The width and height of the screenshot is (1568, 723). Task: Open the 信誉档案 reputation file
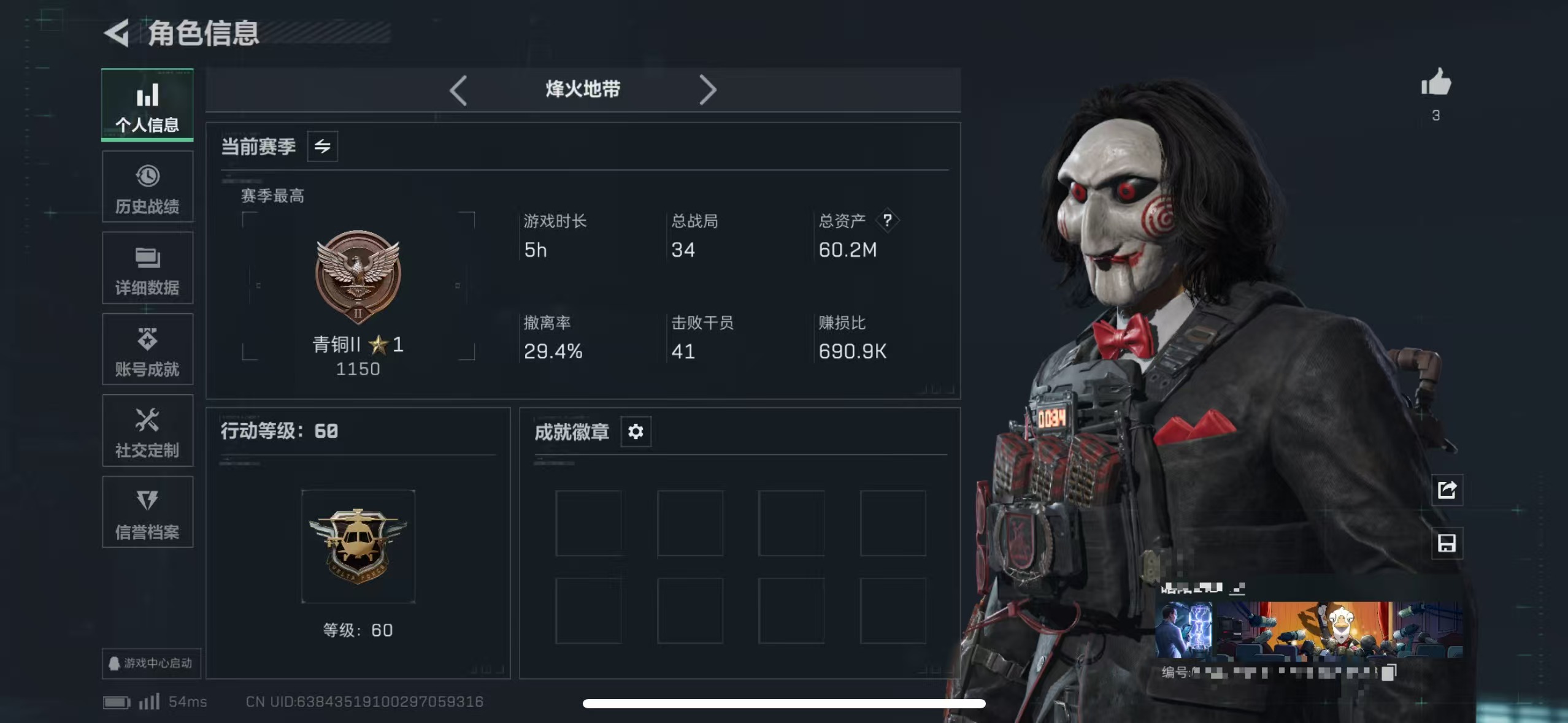click(147, 512)
